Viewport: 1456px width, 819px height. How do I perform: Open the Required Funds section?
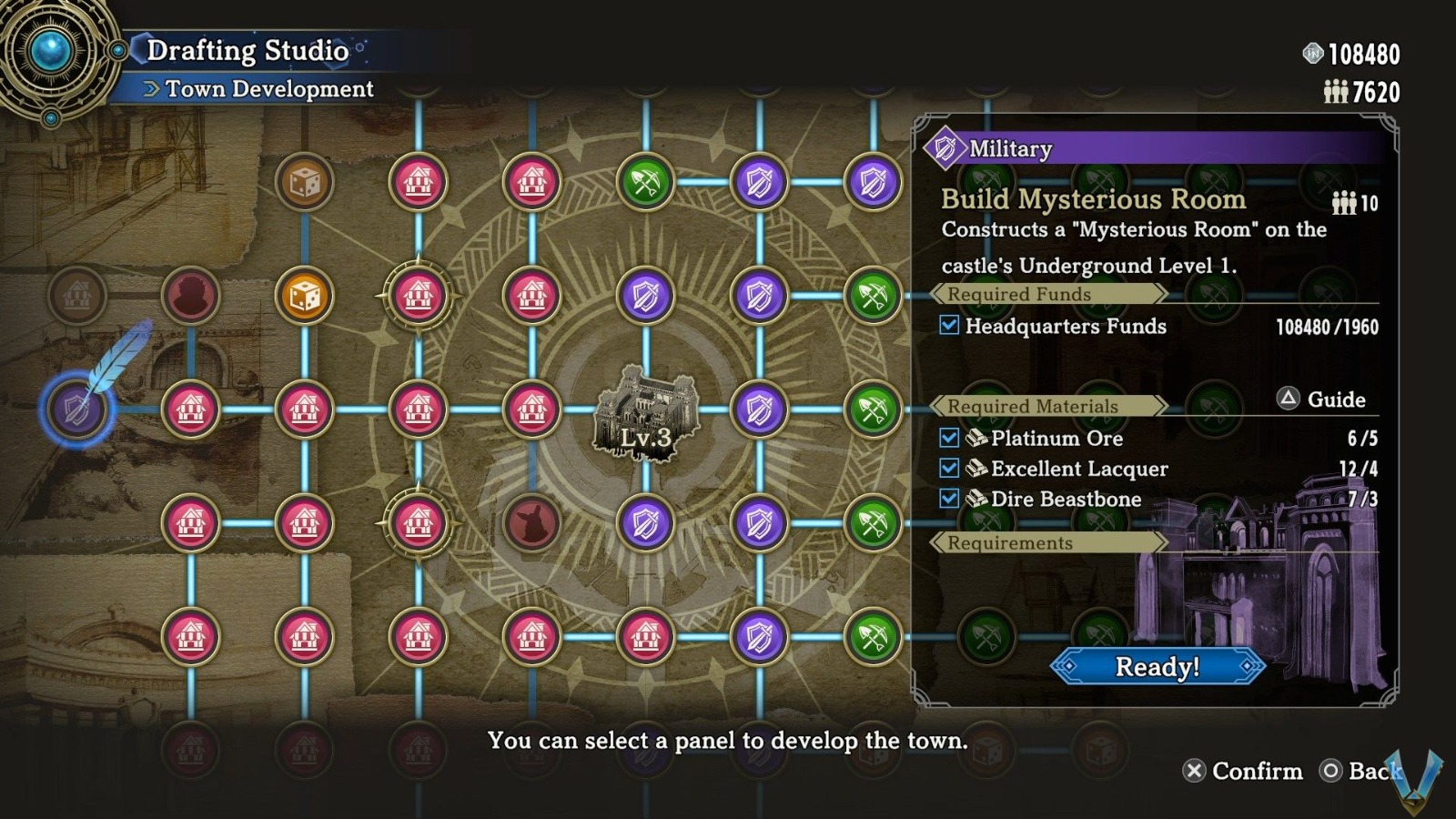(x=1018, y=294)
